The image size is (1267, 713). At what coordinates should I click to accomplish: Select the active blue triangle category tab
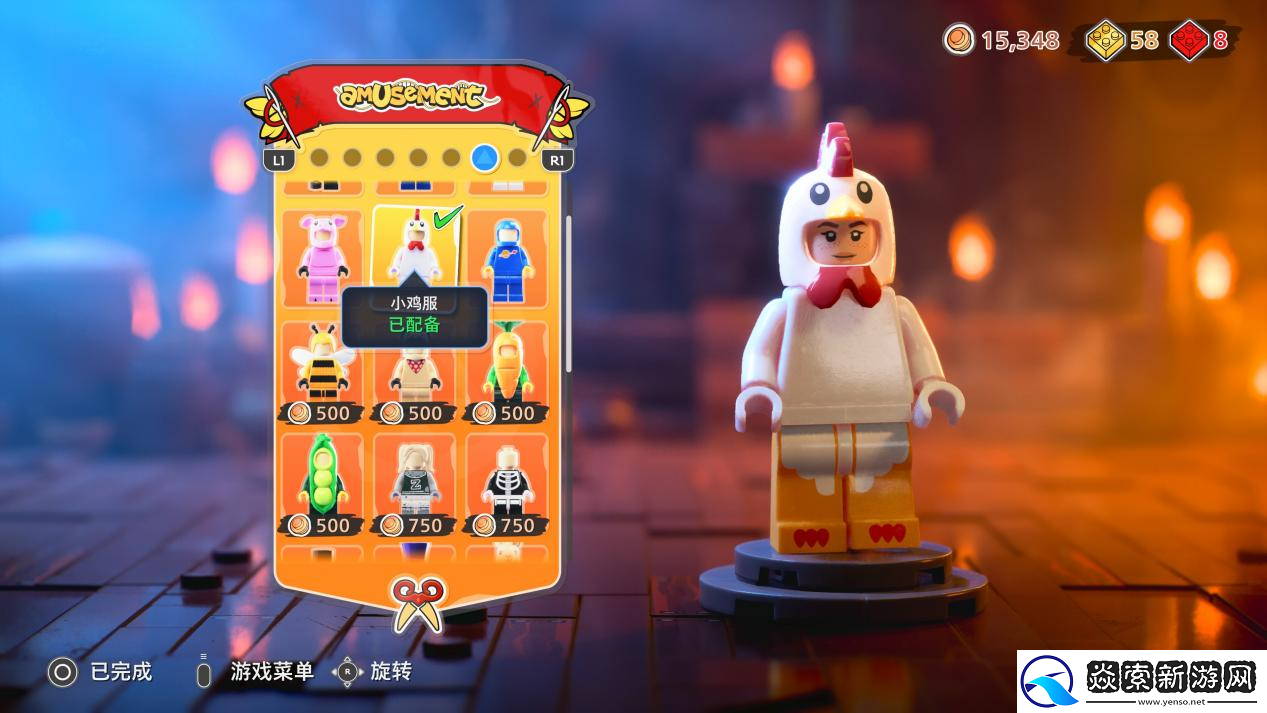[x=485, y=157]
